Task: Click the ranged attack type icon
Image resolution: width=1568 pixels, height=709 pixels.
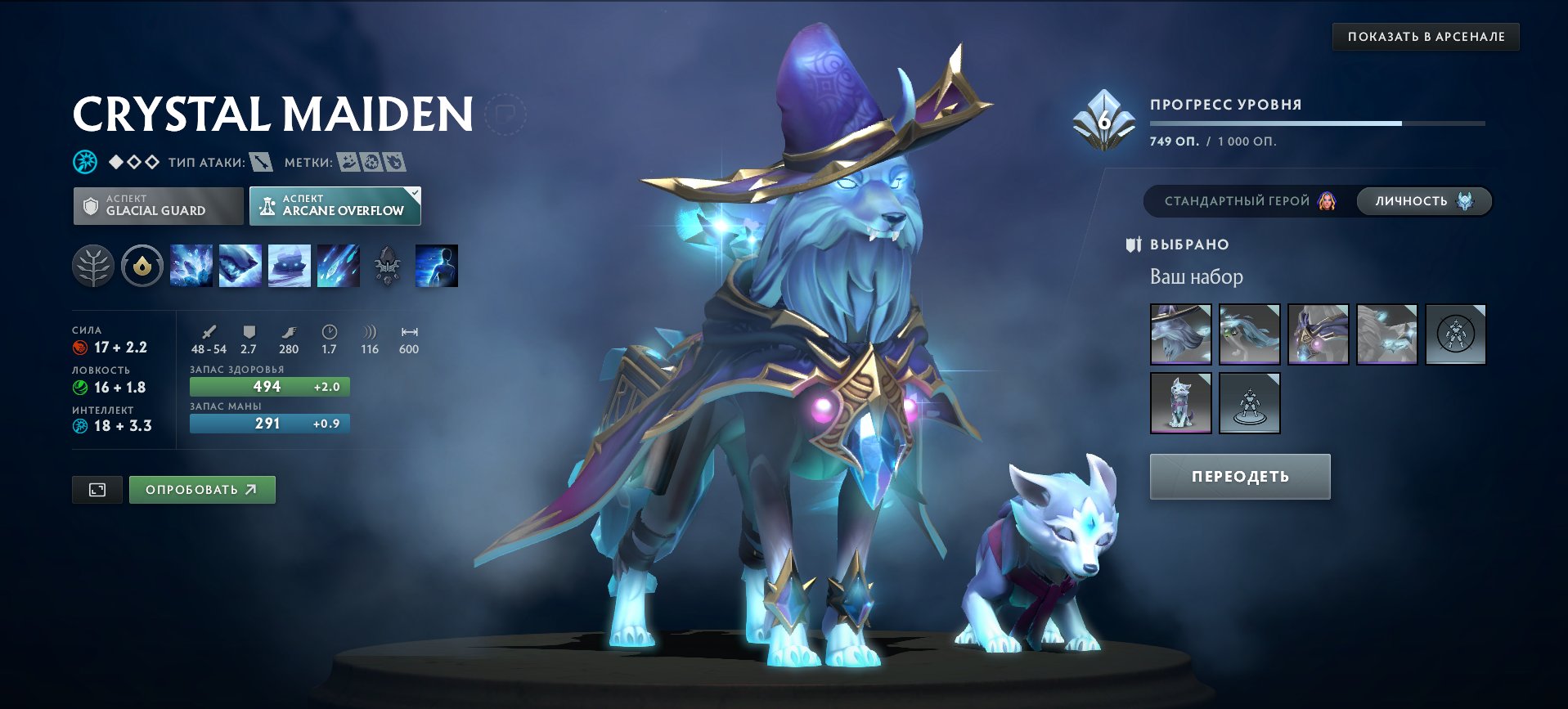Action: (260, 163)
